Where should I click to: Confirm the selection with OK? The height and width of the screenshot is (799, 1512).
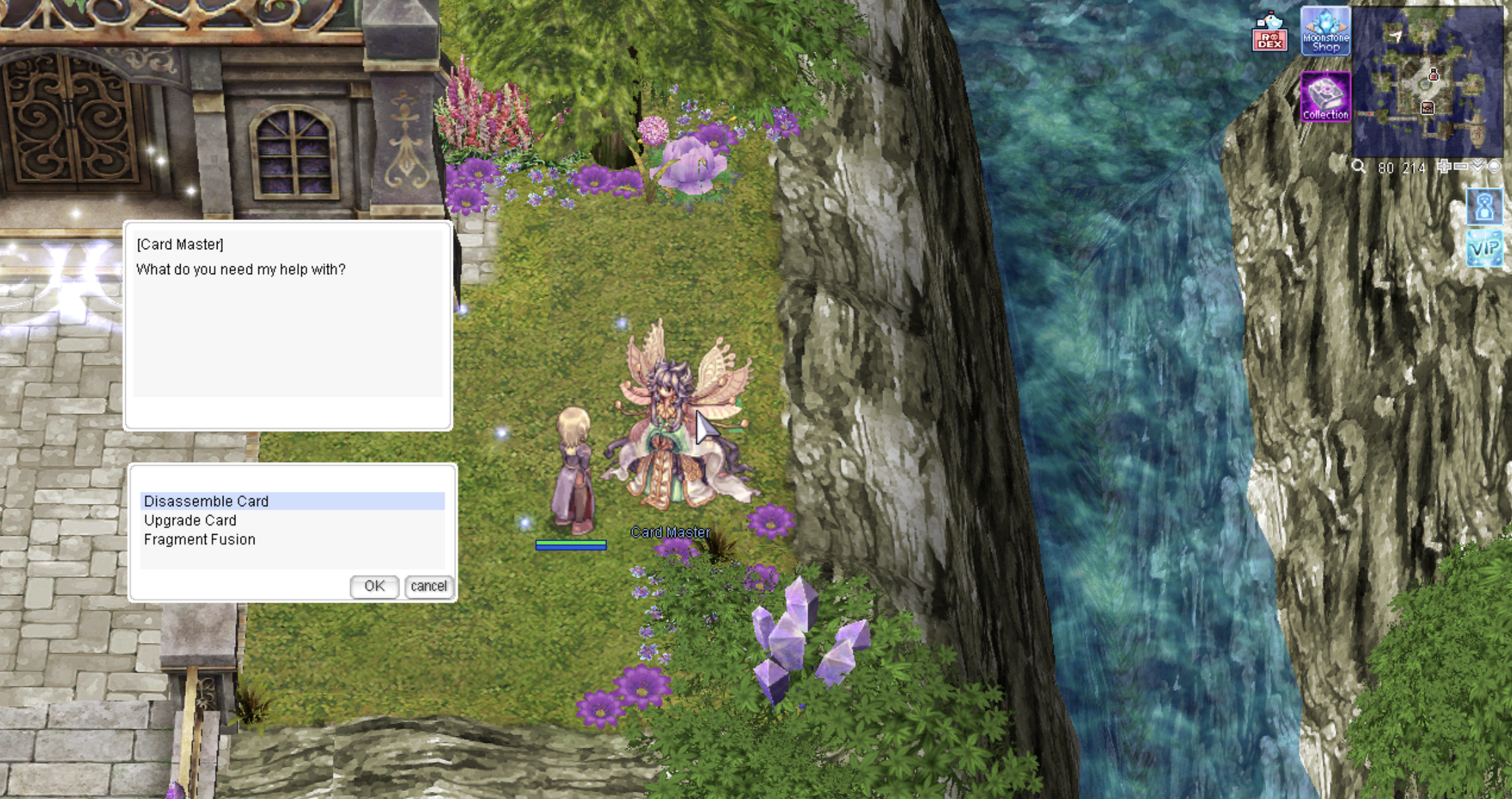(x=374, y=586)
